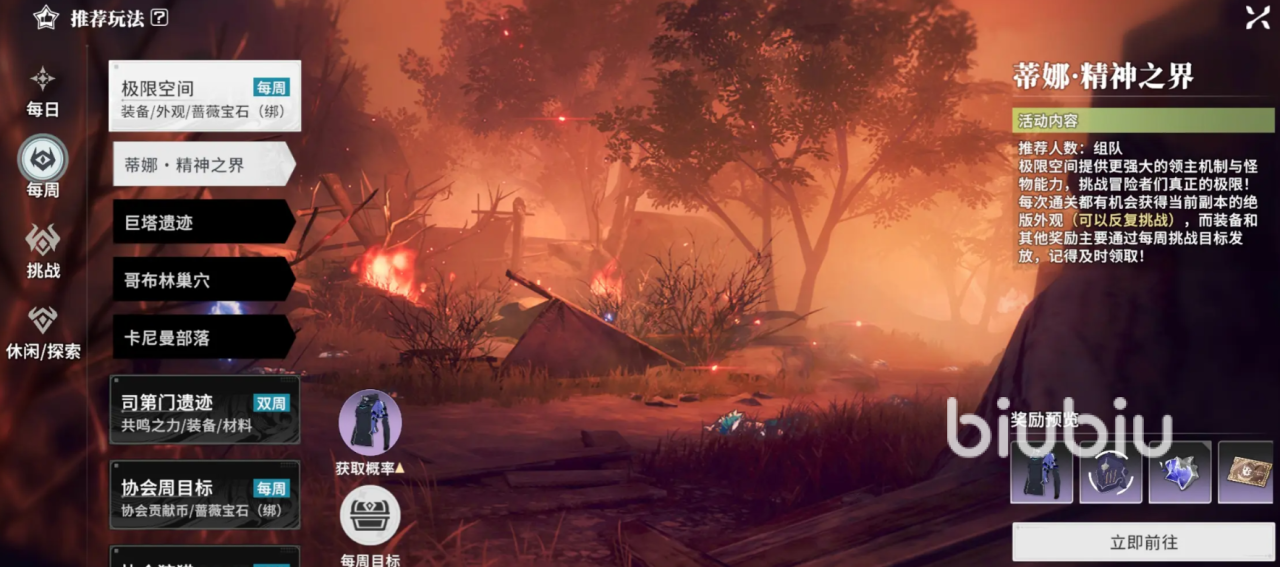Close the recommended gameplay screen
The image size is (1280, 567).
point(1257,17)
